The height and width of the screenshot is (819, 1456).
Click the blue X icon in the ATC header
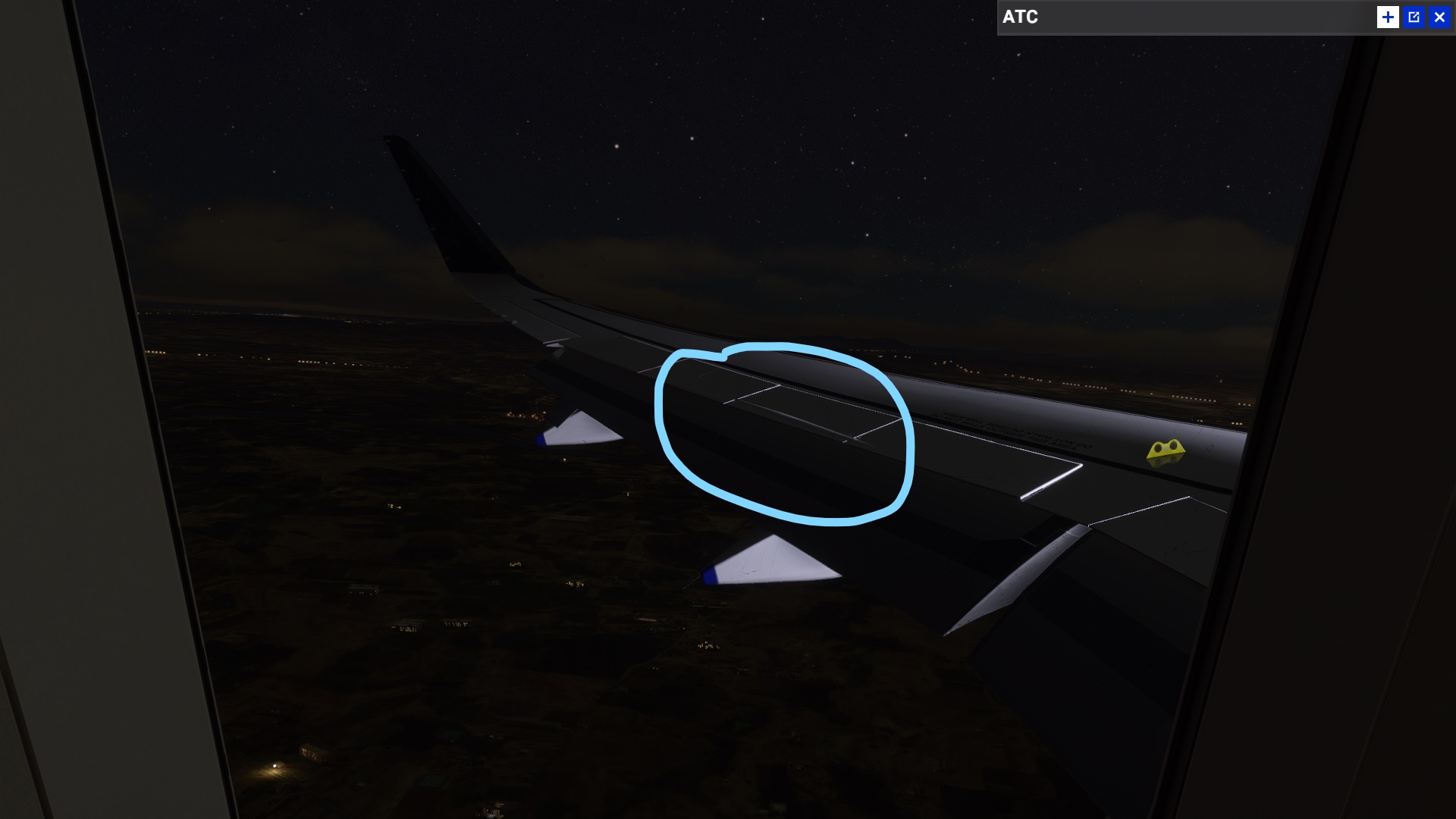pyautogui.click(x=1439, y=17)
